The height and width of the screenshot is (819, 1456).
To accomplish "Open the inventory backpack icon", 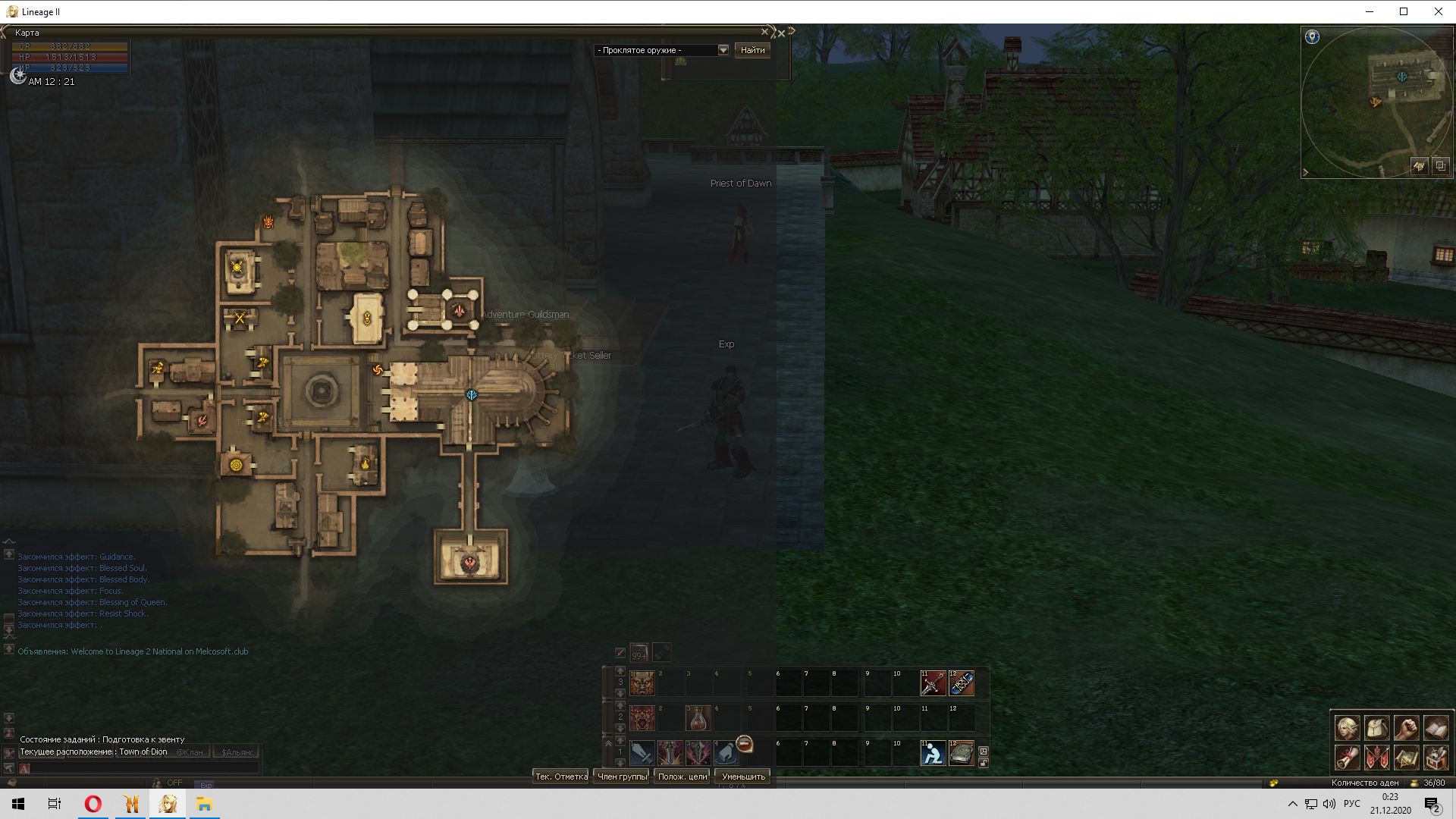I will (x=1377, y=728).
